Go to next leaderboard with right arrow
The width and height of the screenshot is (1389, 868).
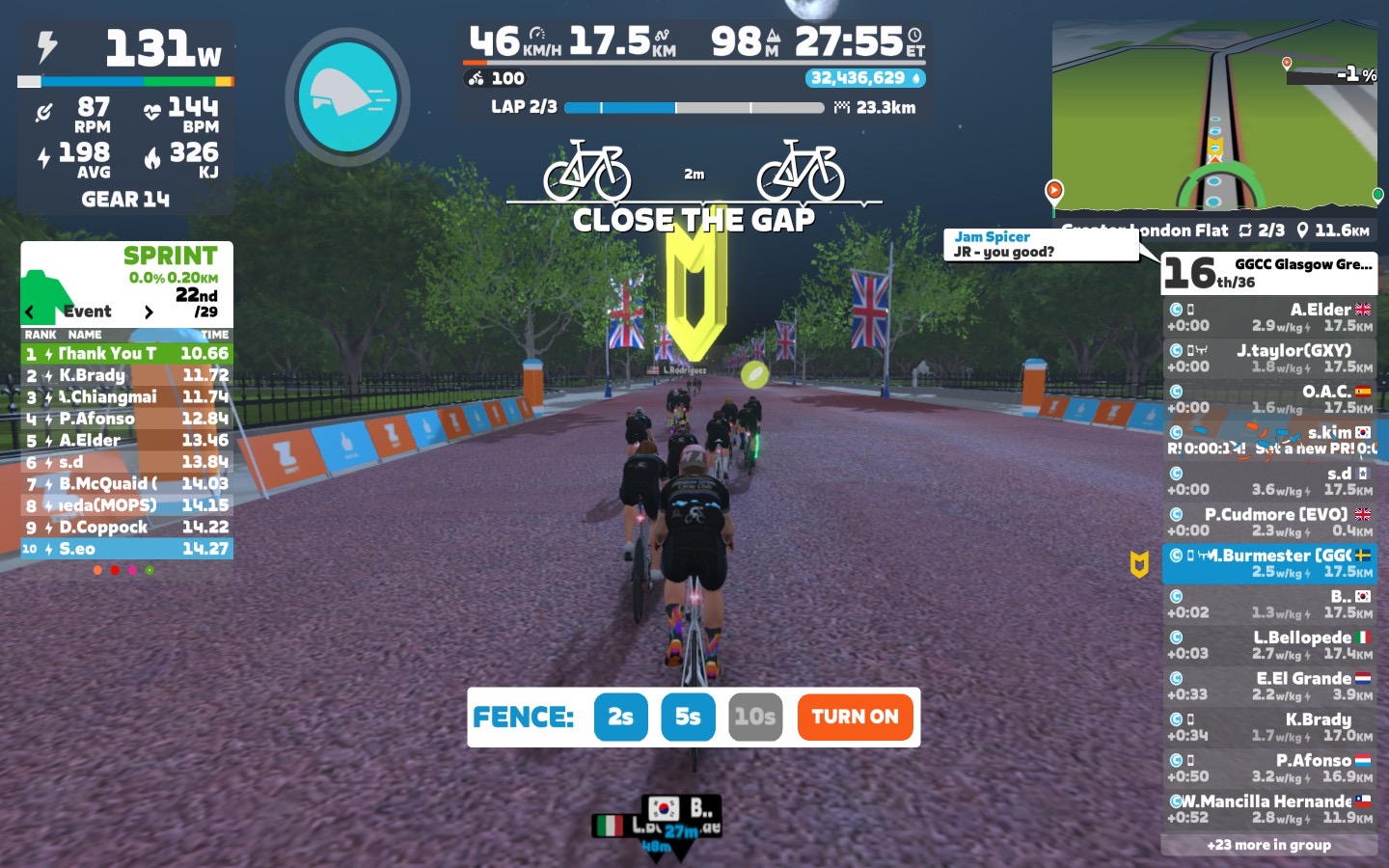click(149, 312)
